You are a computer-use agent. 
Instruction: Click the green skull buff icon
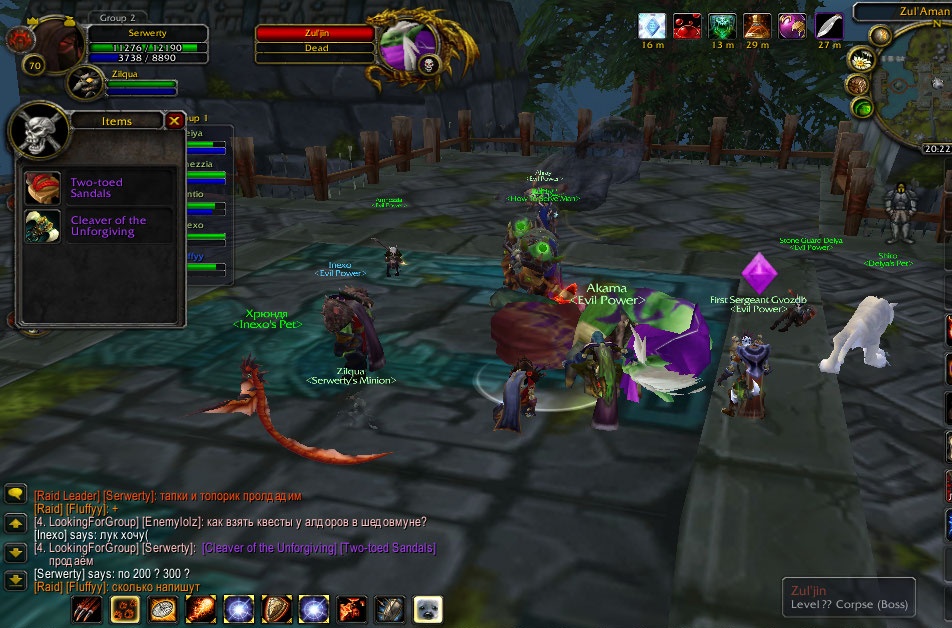coord(722,26)
